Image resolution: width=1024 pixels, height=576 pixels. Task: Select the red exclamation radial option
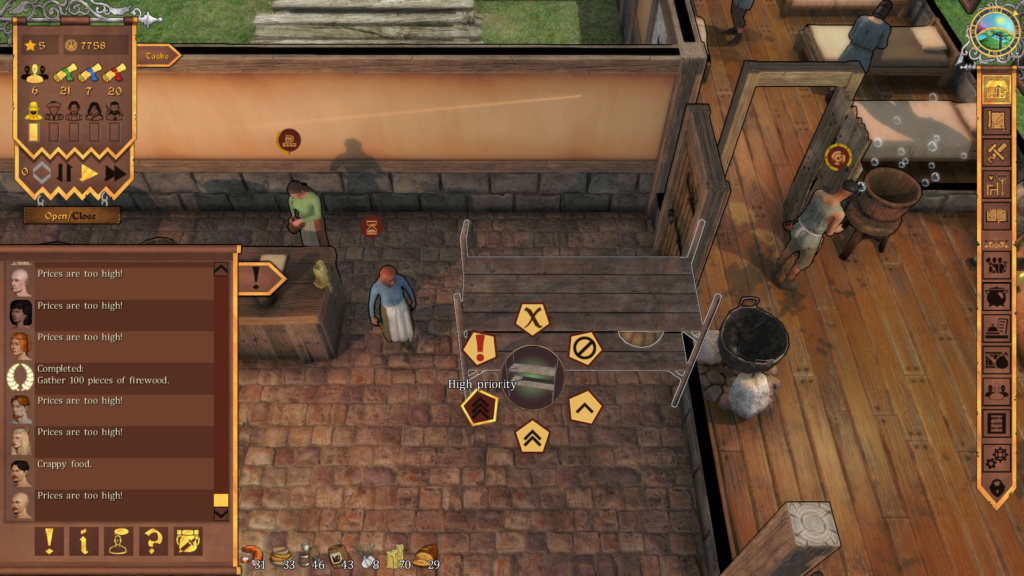point(481,348)
